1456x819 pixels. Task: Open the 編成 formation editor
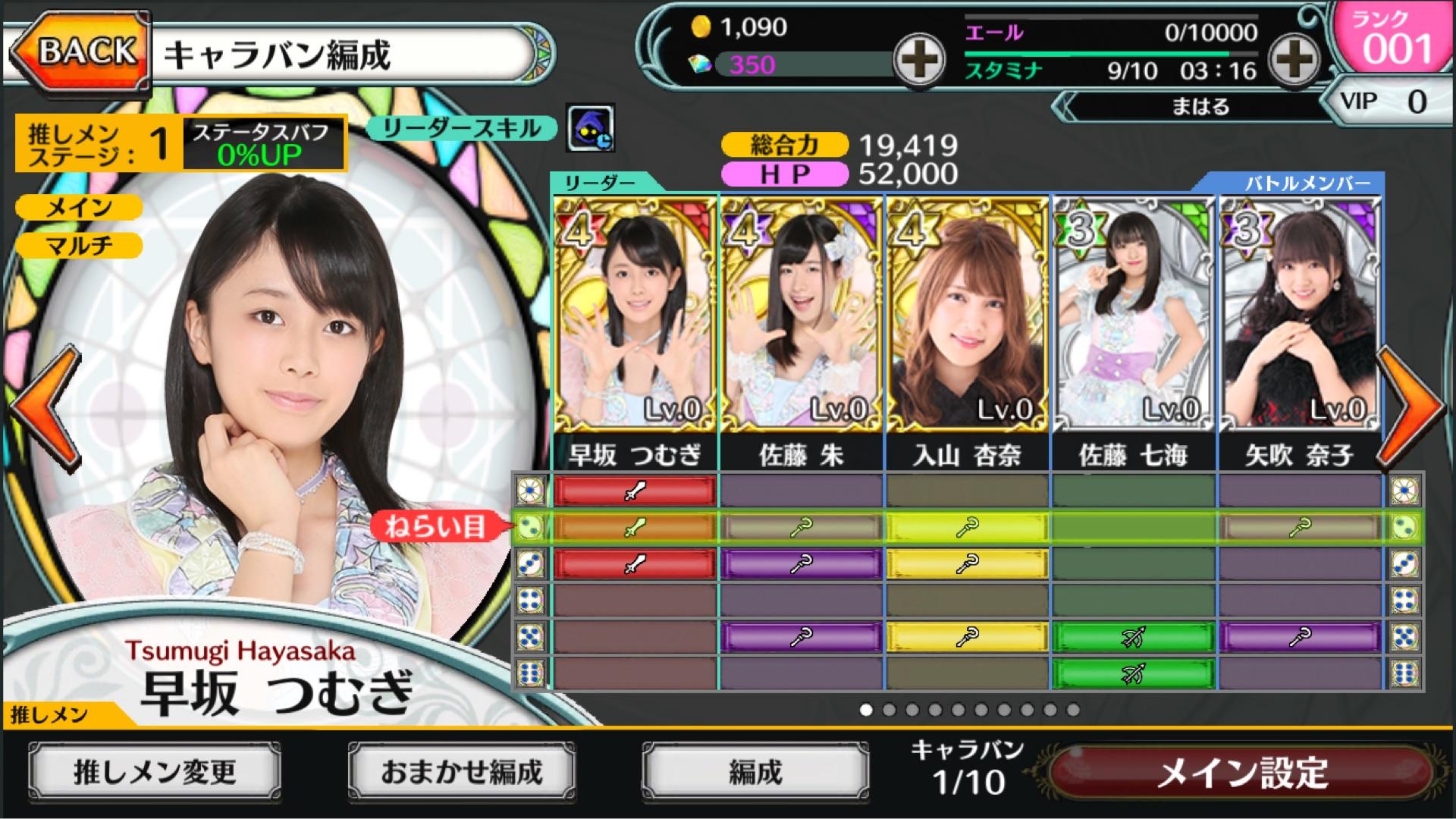click(x=755, y=772)
